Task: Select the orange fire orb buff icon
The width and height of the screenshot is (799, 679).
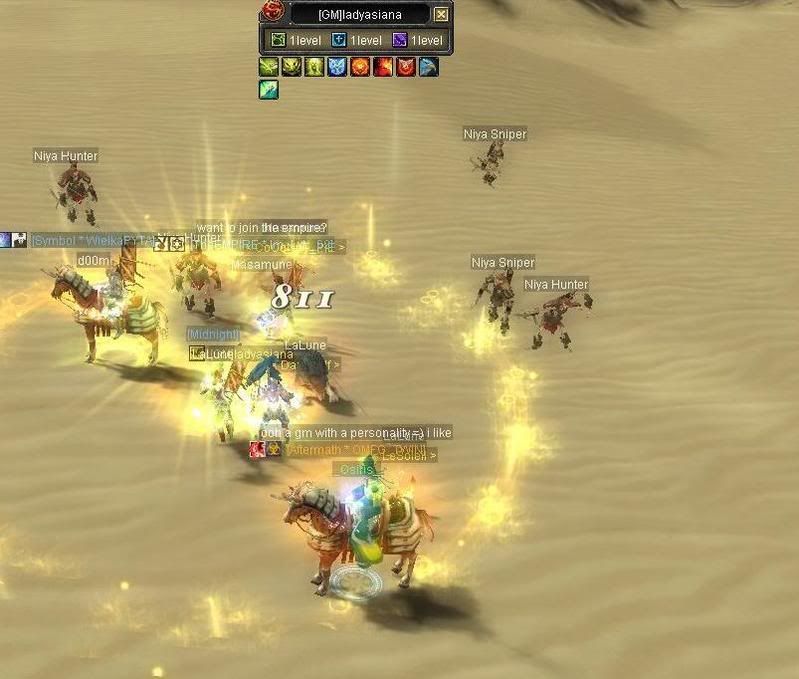Action: coord(359,67)
